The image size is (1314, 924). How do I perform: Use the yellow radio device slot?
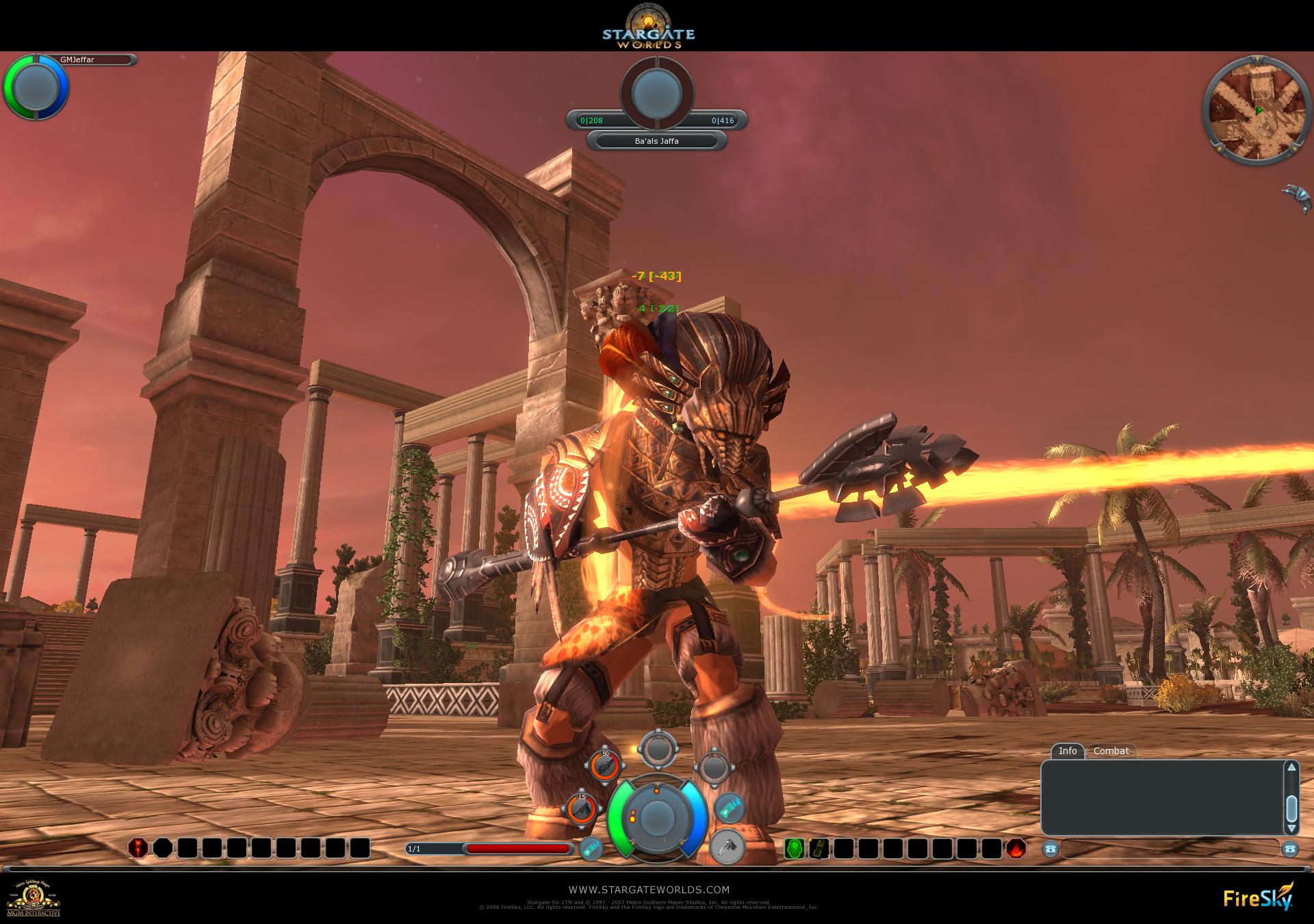pyautogui.click(x=819, y=849)
